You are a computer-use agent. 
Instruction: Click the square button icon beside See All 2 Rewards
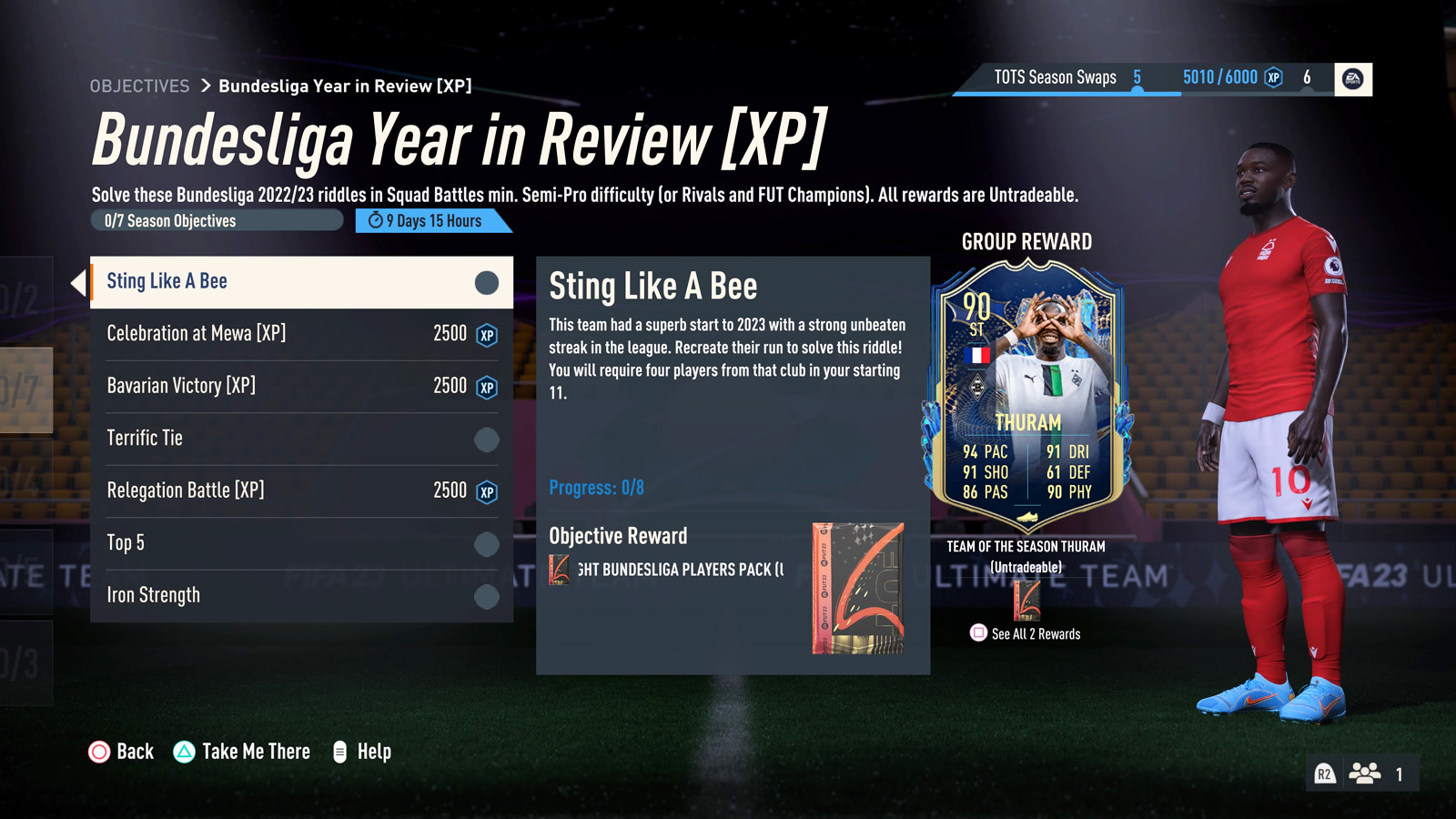(977, 633)
